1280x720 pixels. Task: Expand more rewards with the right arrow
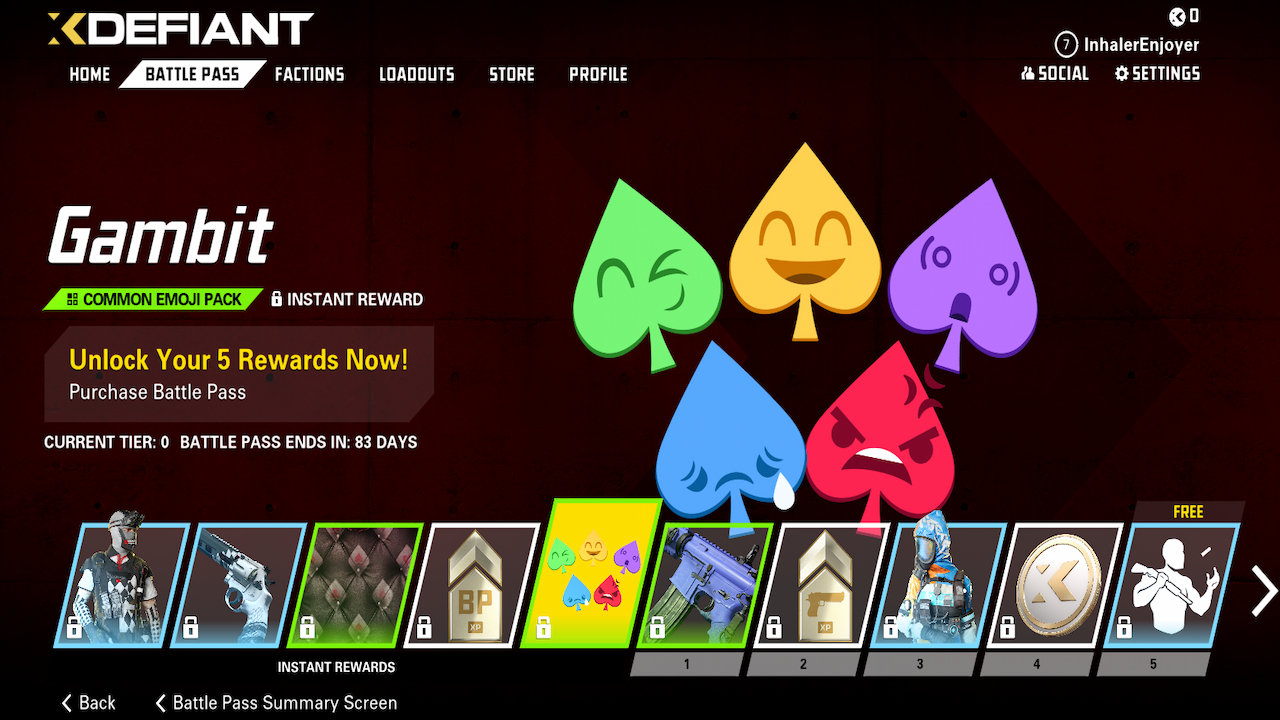(1261, 590)
